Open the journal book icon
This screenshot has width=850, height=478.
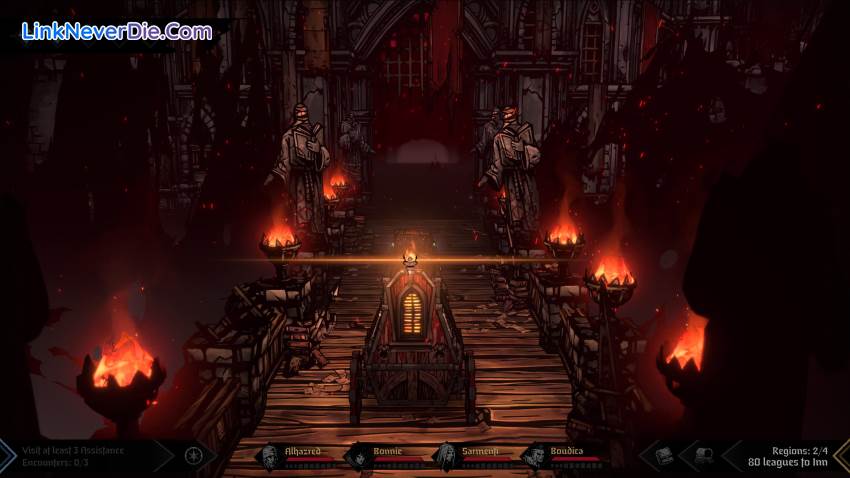point(664,456)
